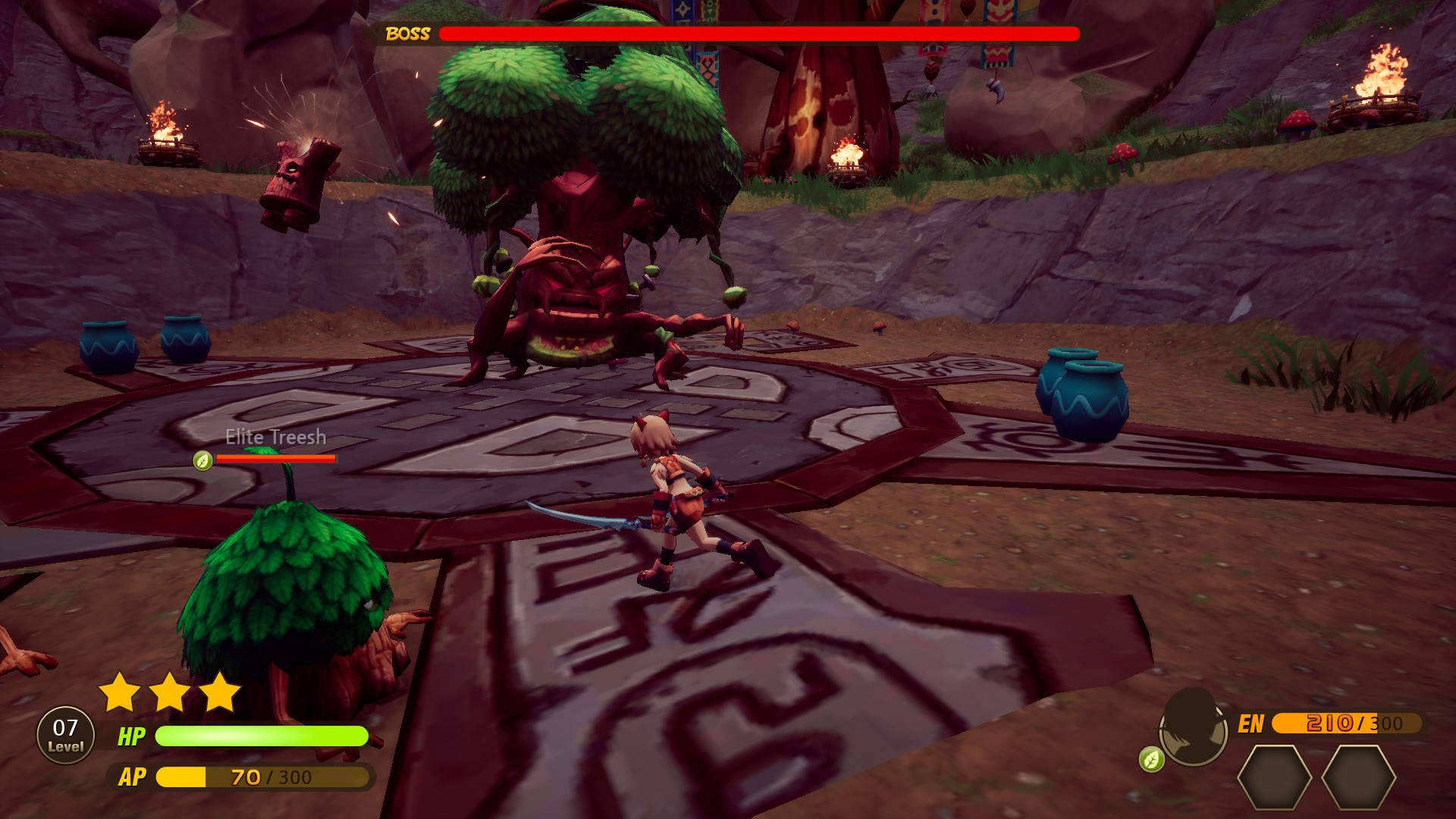1456x819 pixels.
Task: Click the leaf icon by Elite Treesh's bar
Action: click(x=202, y=460)
